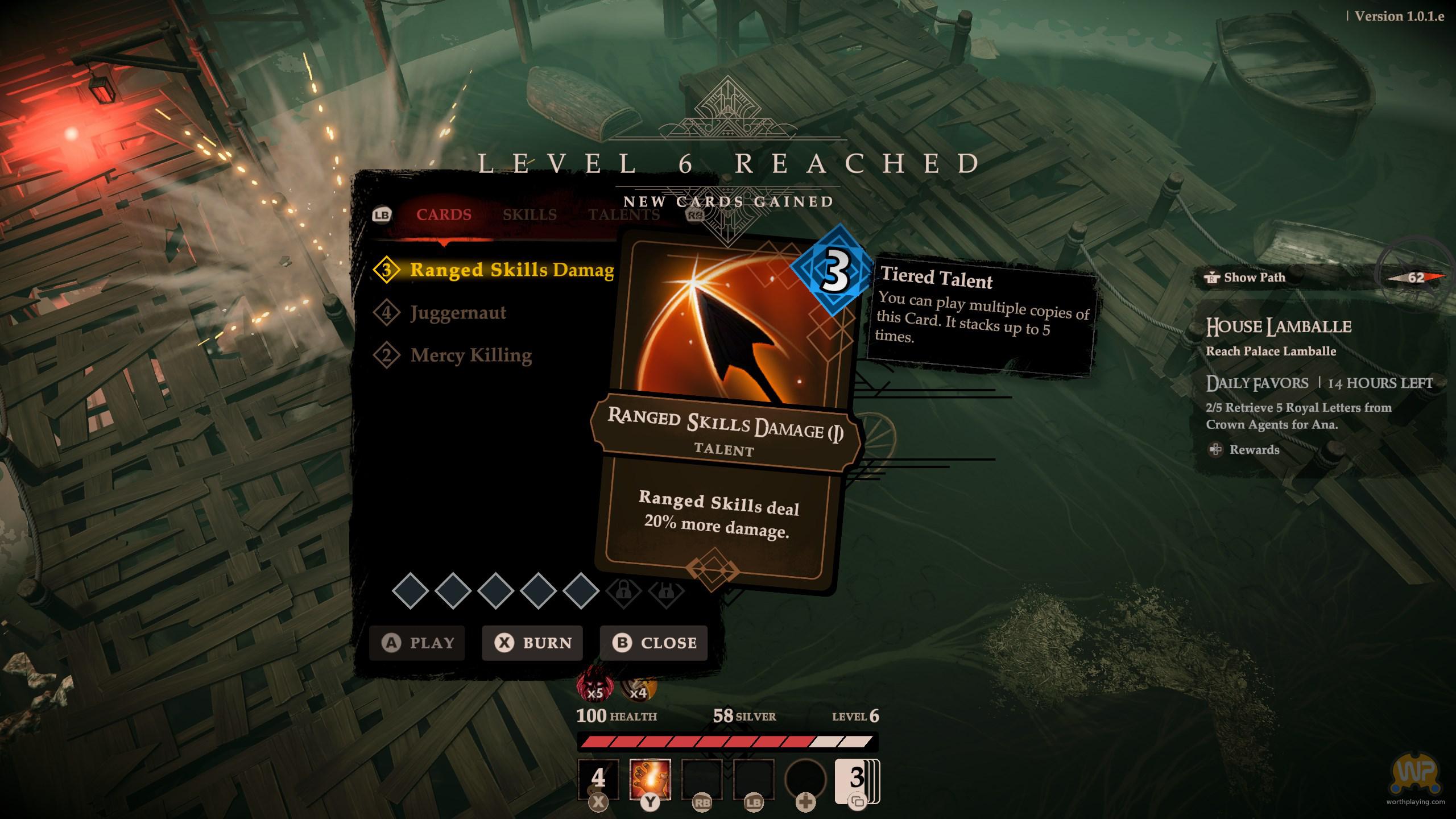Open the Skills tab

click(530, 215)
